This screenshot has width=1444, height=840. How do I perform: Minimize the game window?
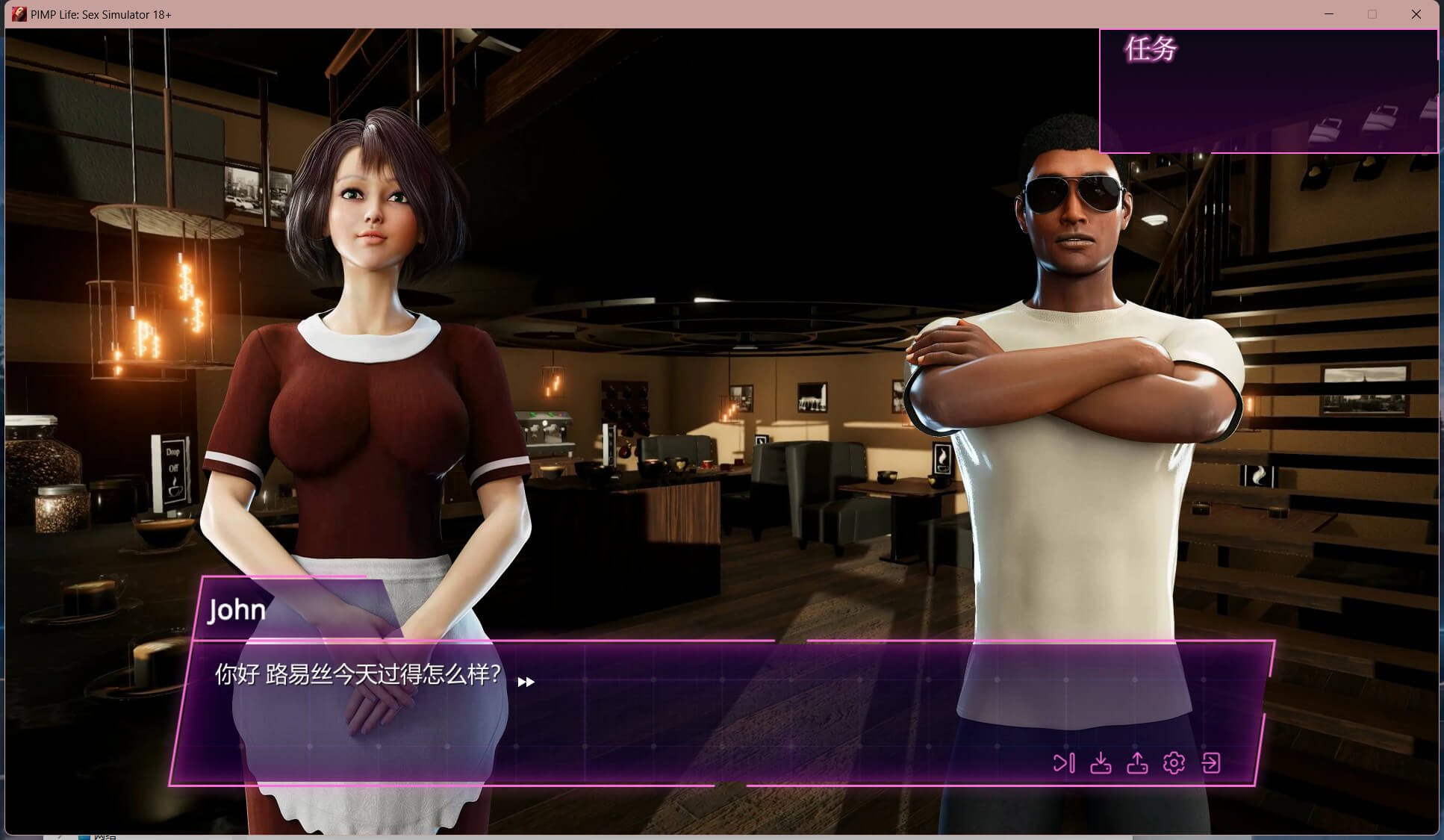tap(1329, 14)
